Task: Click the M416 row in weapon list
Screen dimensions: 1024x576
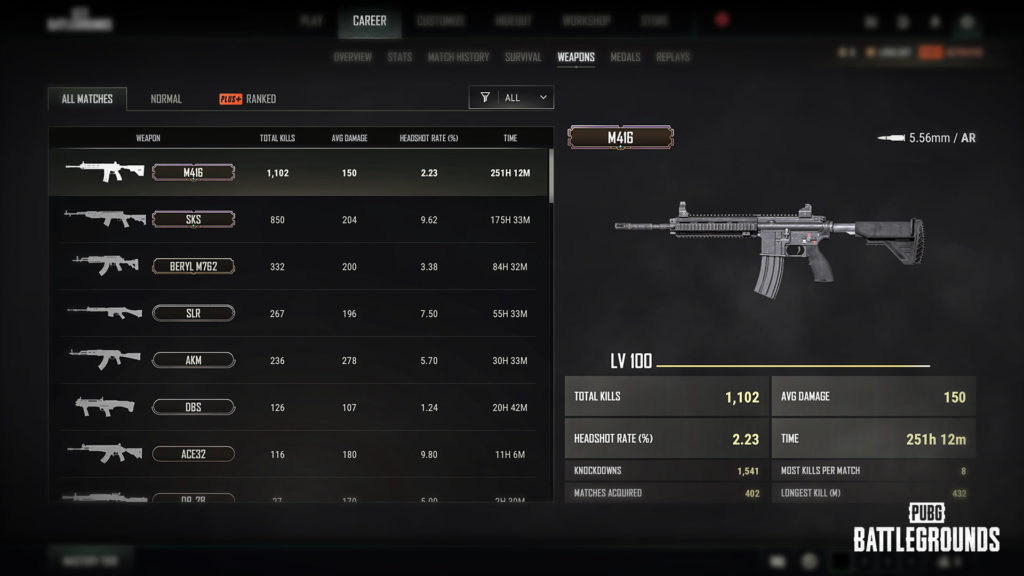Action: (300, 172)
